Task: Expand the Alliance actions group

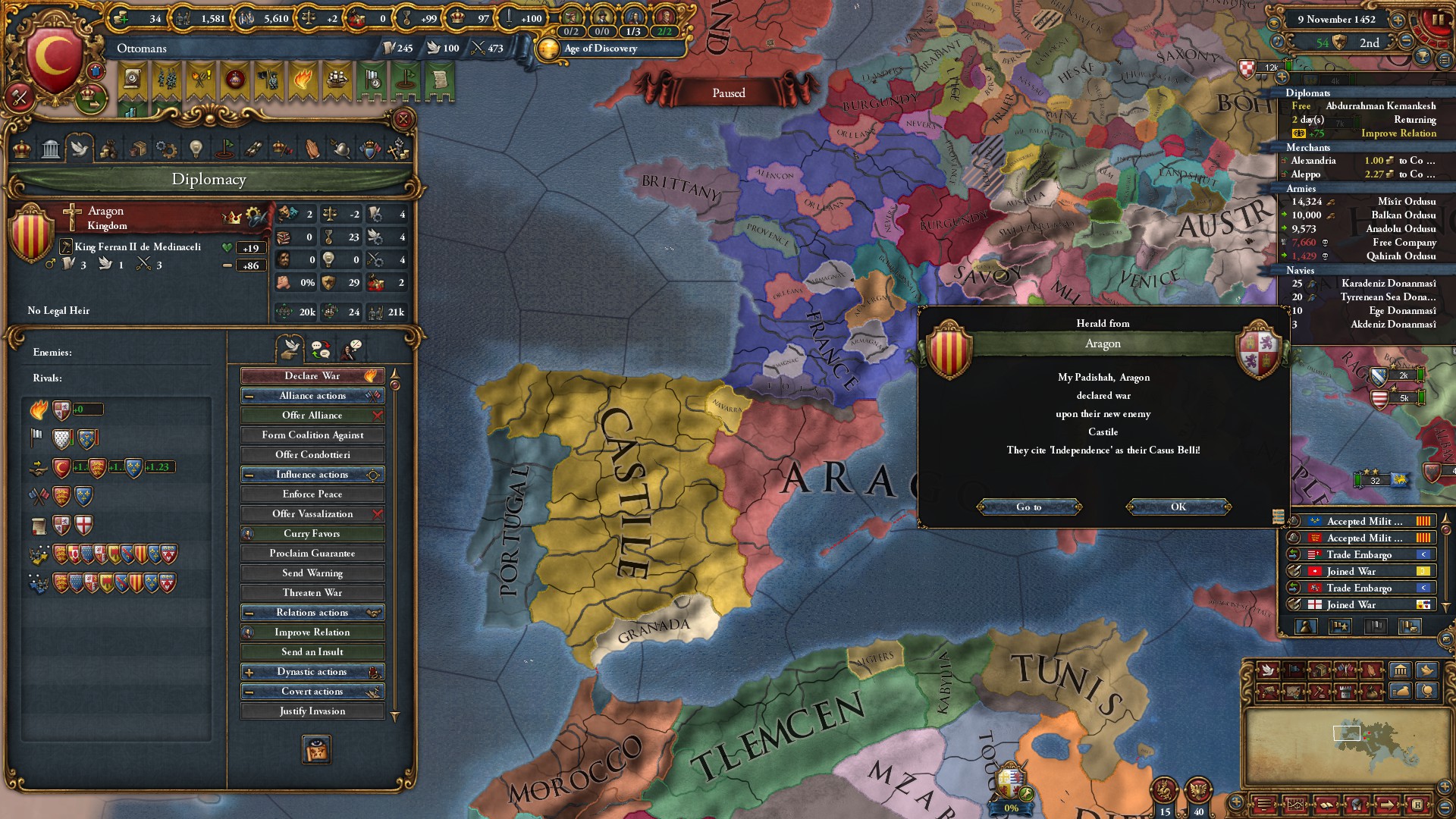Action: [312, 395]
